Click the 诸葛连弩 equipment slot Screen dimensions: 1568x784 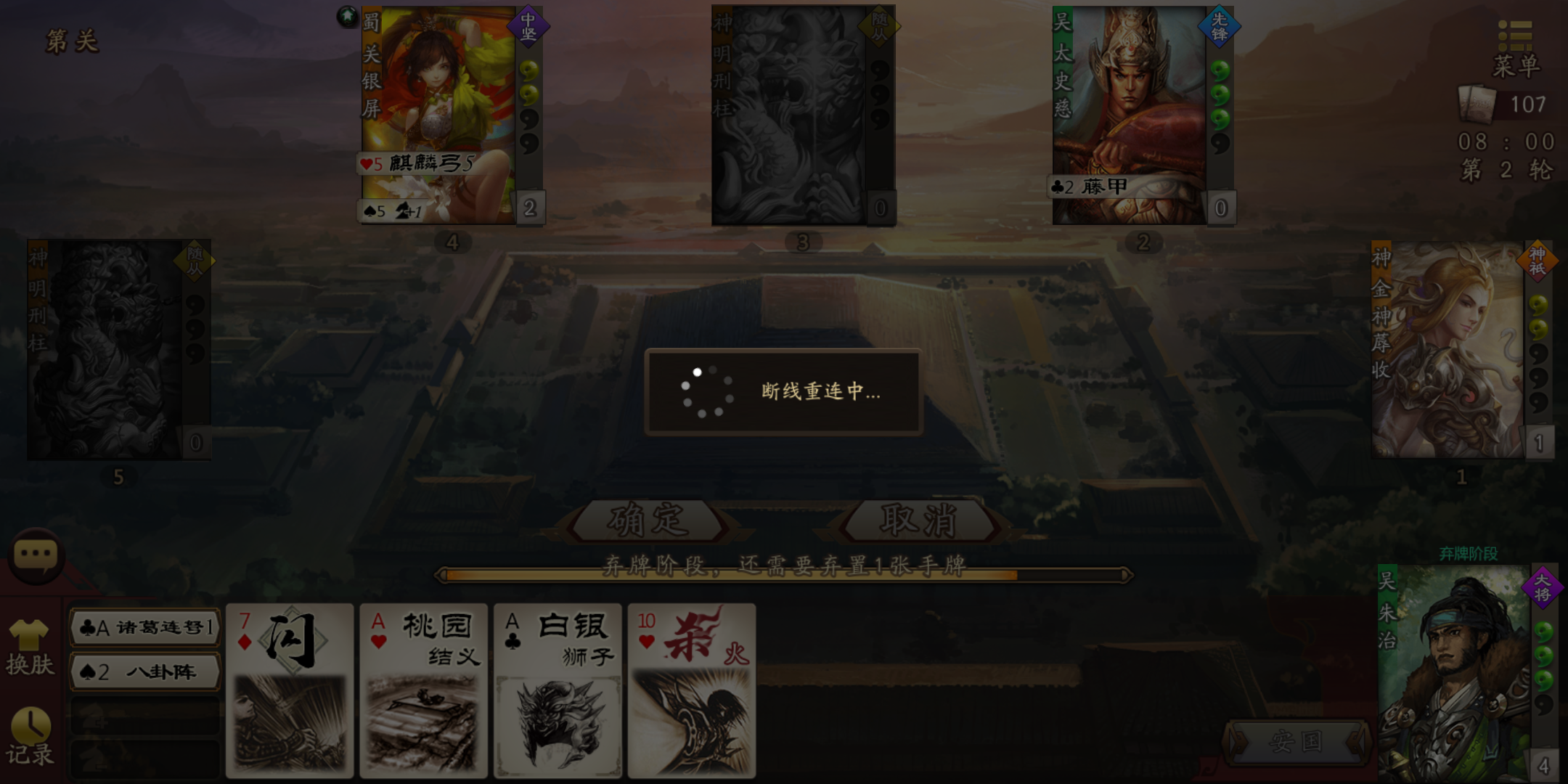click(143, 630)
